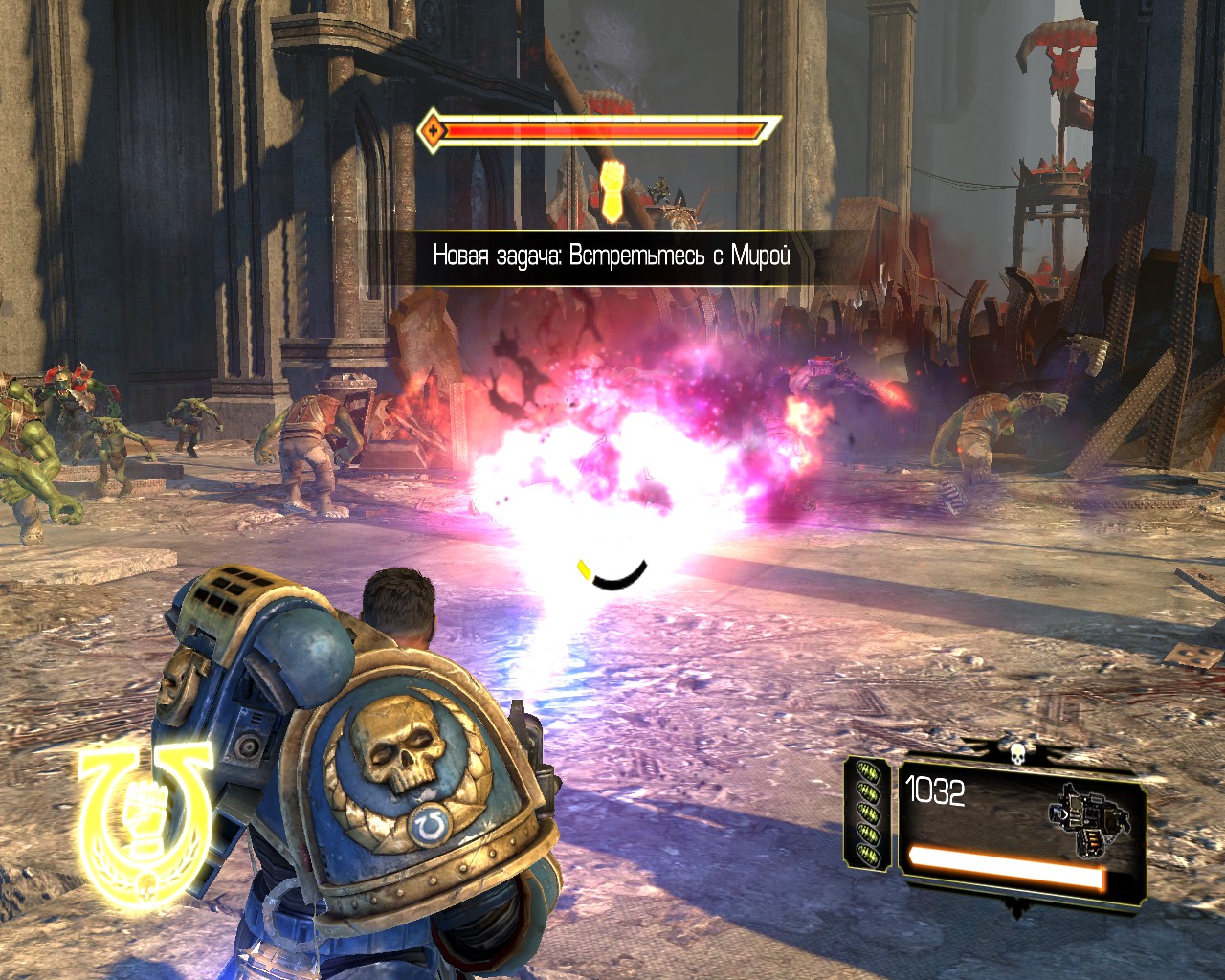Click the yellow fist icon below the top bar
The image size is (1225, 980).
click(x=612, y=189)
